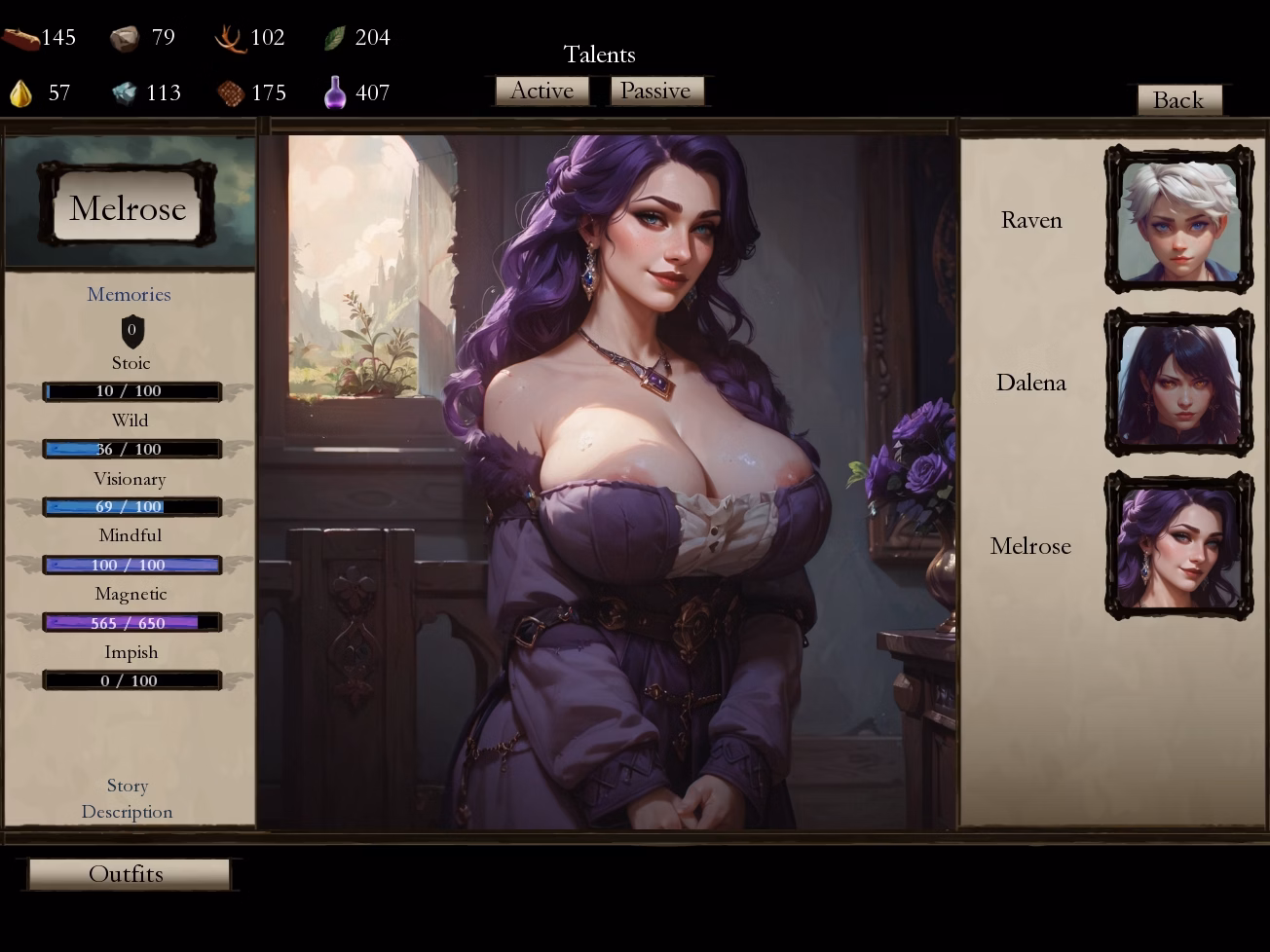Click the Melrose nameplate plaque

click(x=128, y=208)
